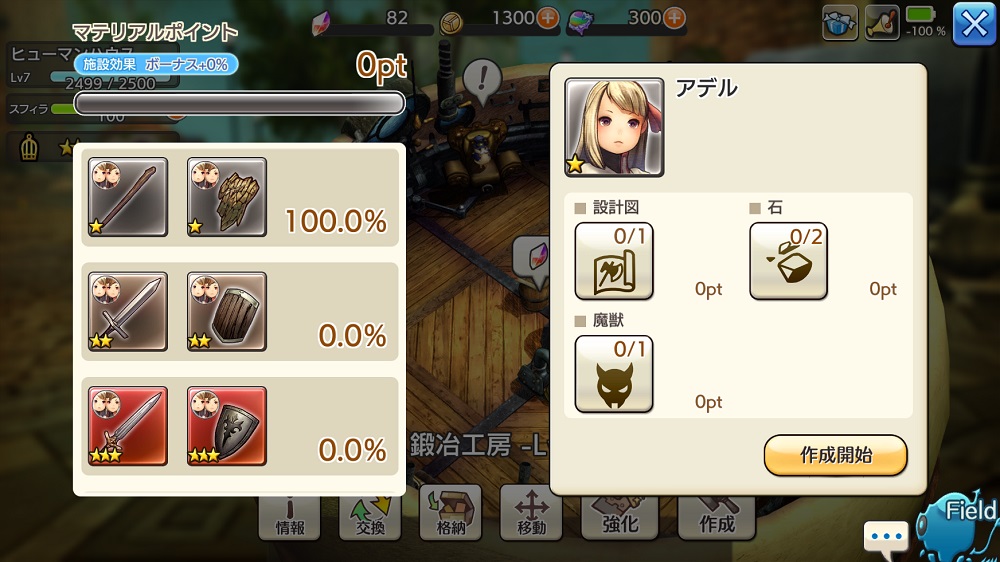Viewport: 1000px width, 562px height.
Task: Choose the stone (石) material slot
Action: (x=788, y=261)
